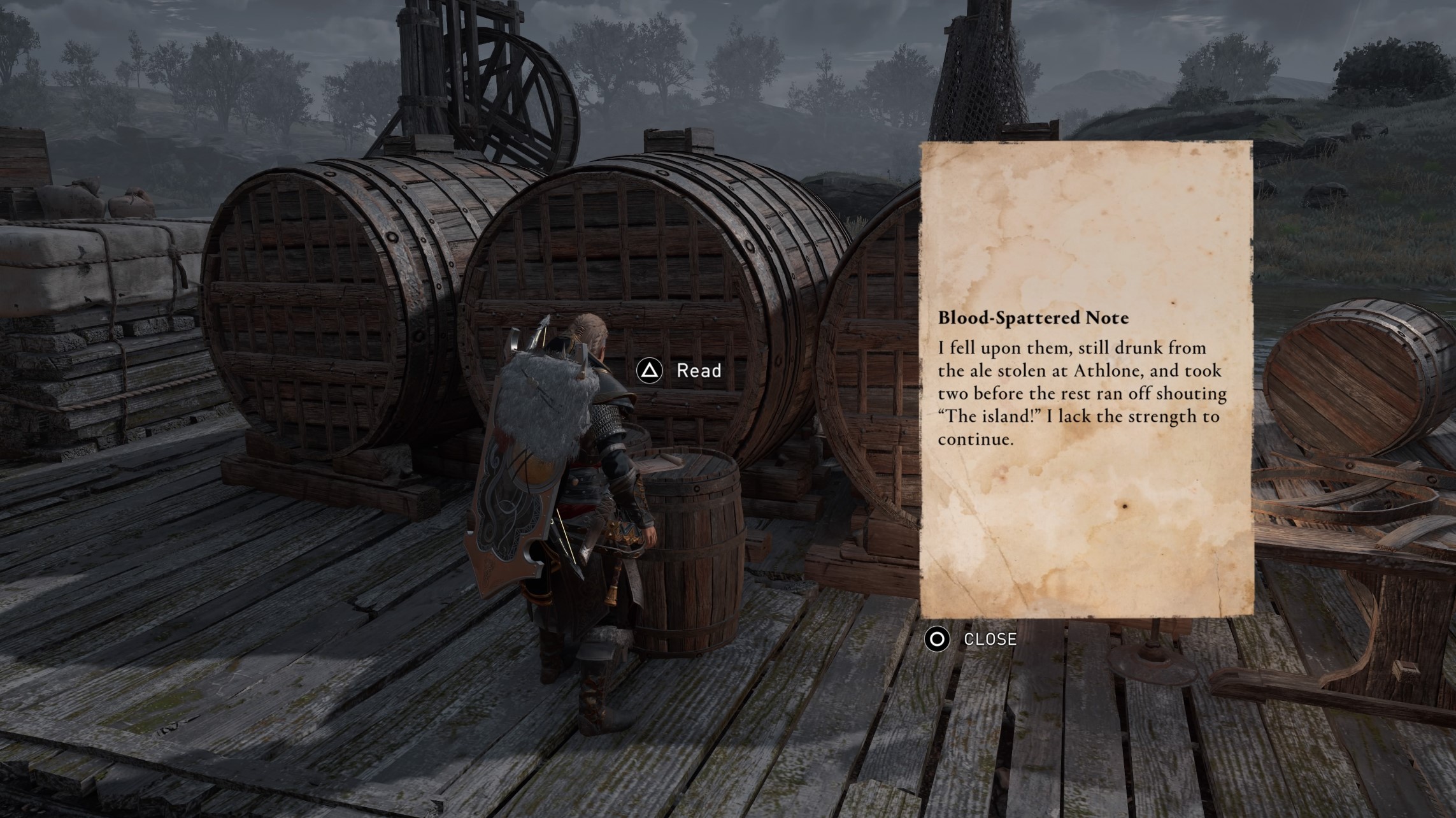Select the leftmost large ale barrel

coord(331,299)
